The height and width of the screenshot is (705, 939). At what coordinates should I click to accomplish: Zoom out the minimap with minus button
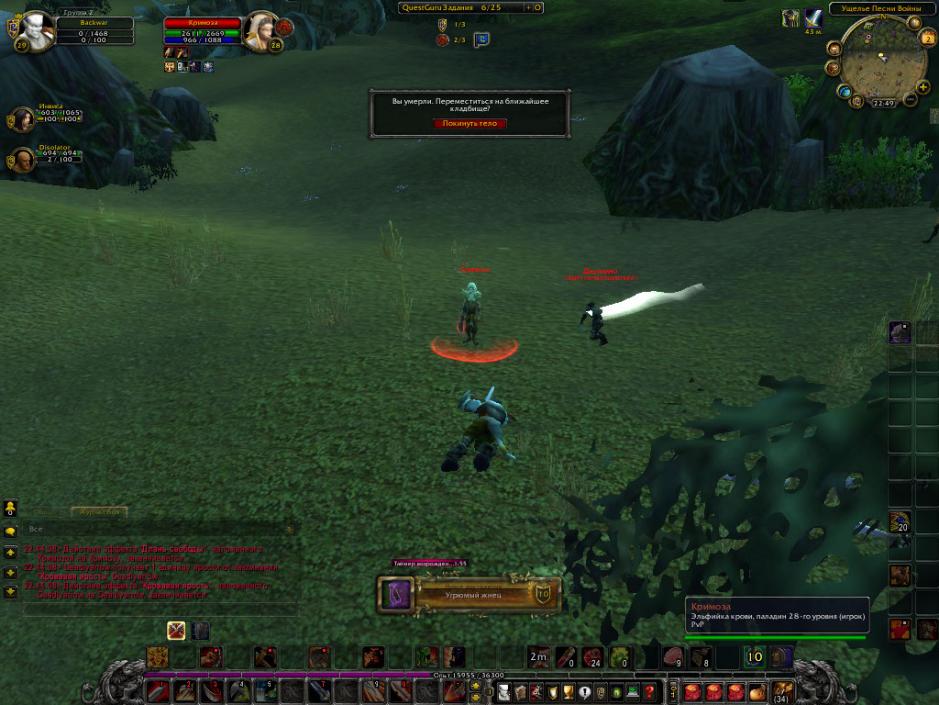click(910, 99)
